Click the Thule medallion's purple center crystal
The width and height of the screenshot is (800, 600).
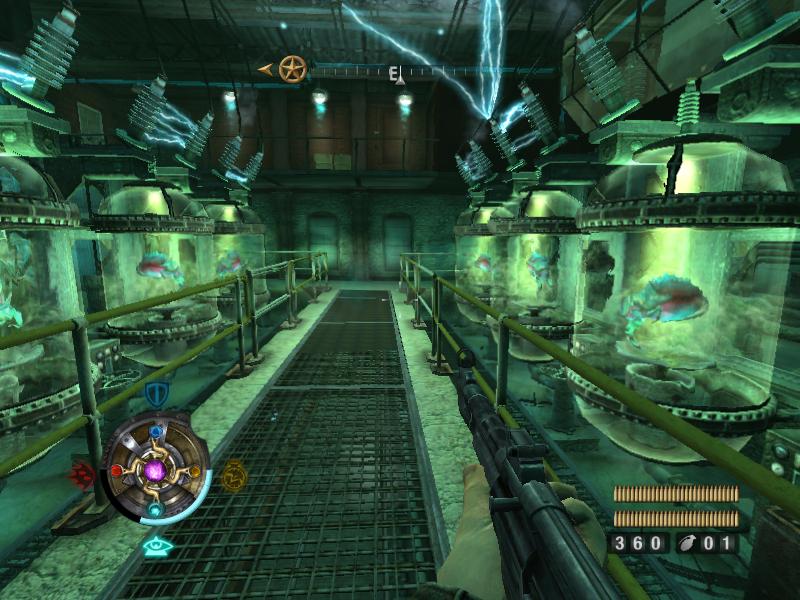pyautogui.click(x=156, y=468)
